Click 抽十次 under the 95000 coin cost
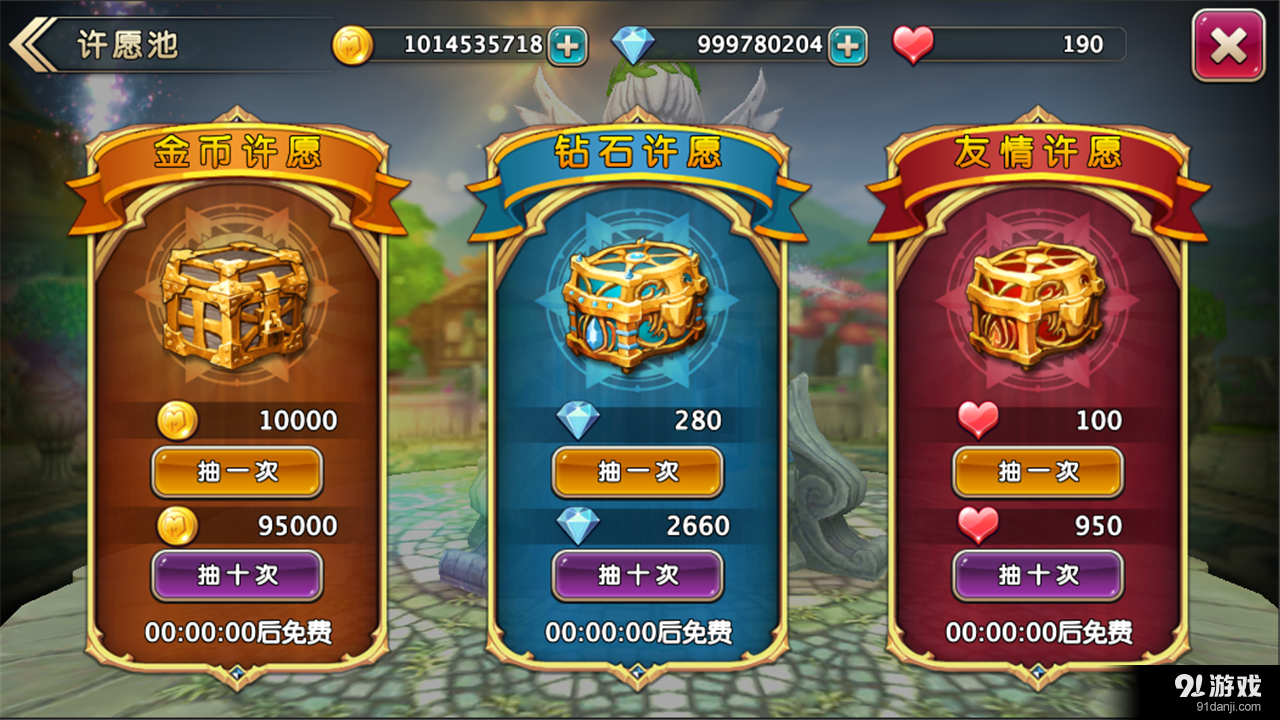This screenshot has height=720, width=1280. click(x=236, y=576)
